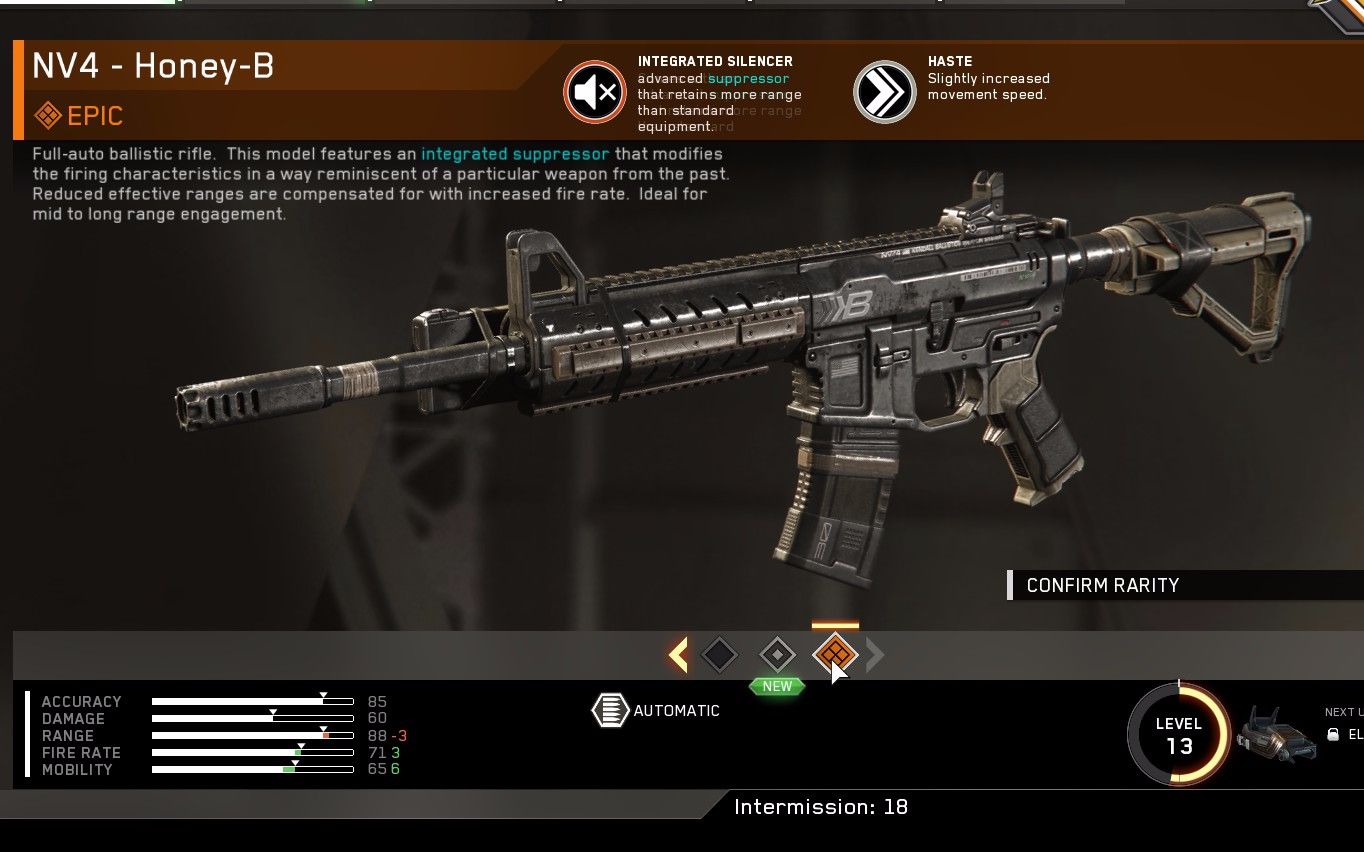Go to the previous rarity with left arrow

coord(678,656)
